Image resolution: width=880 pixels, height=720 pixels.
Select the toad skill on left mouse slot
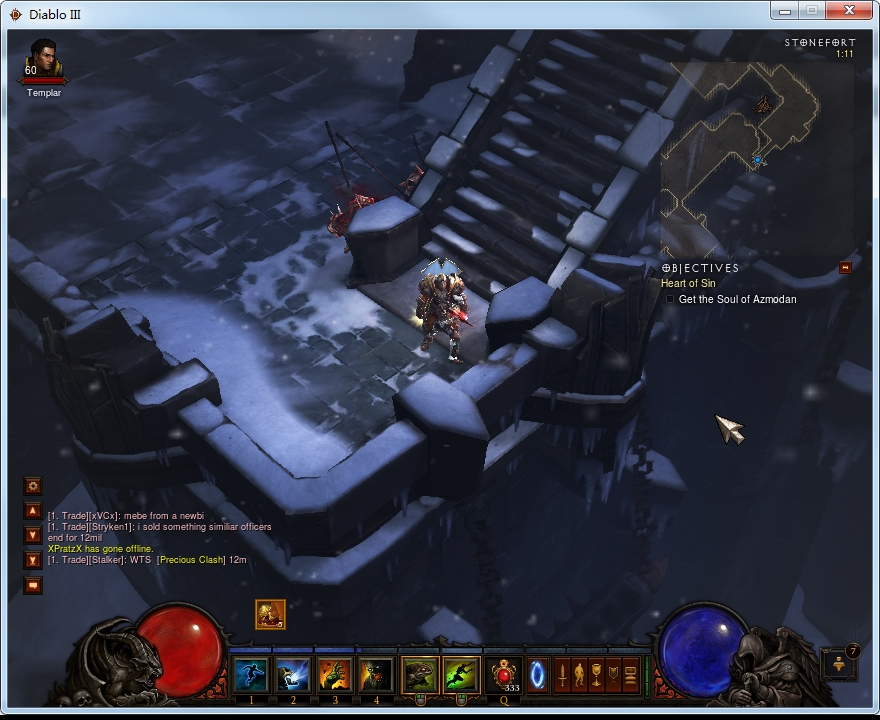pos(420,676)
